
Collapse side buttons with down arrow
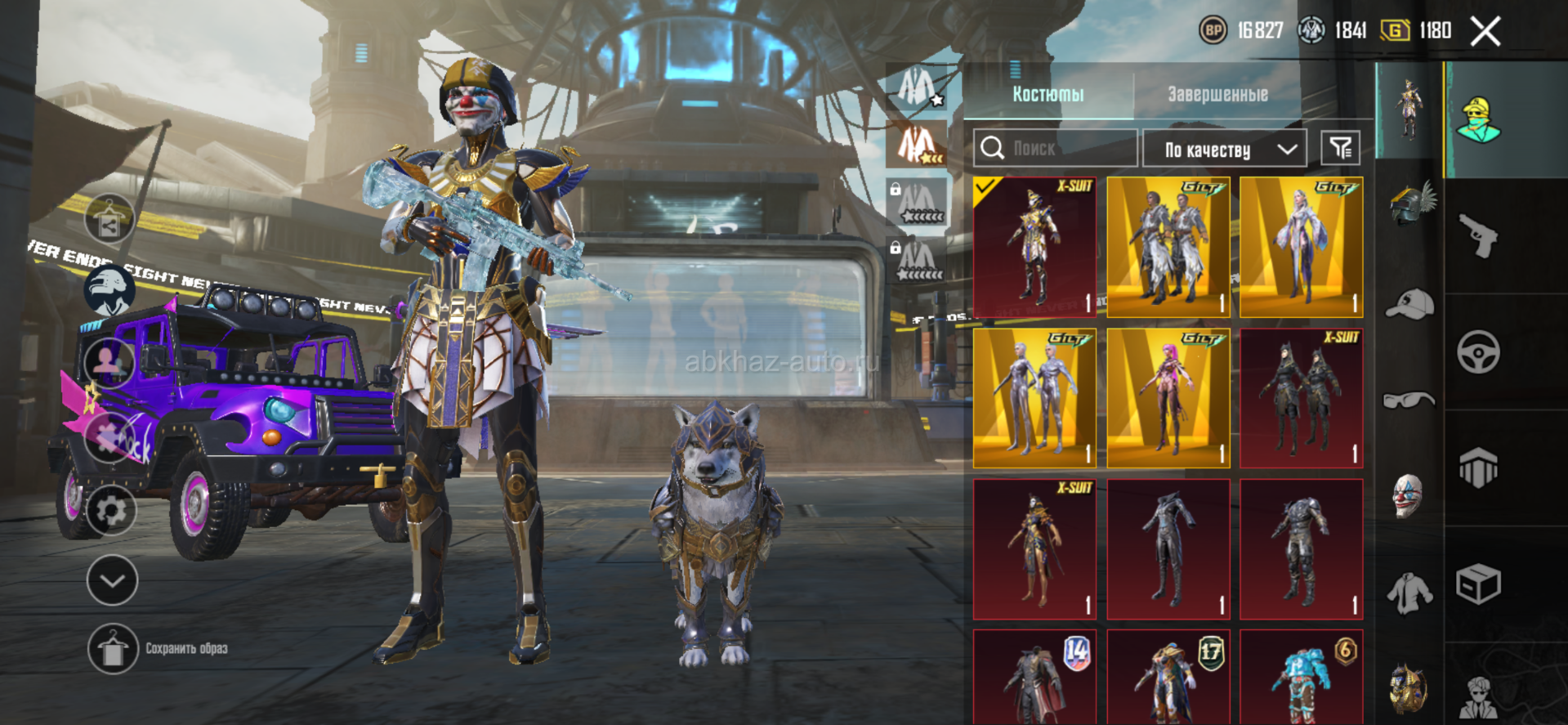click(x=112, y=580)
